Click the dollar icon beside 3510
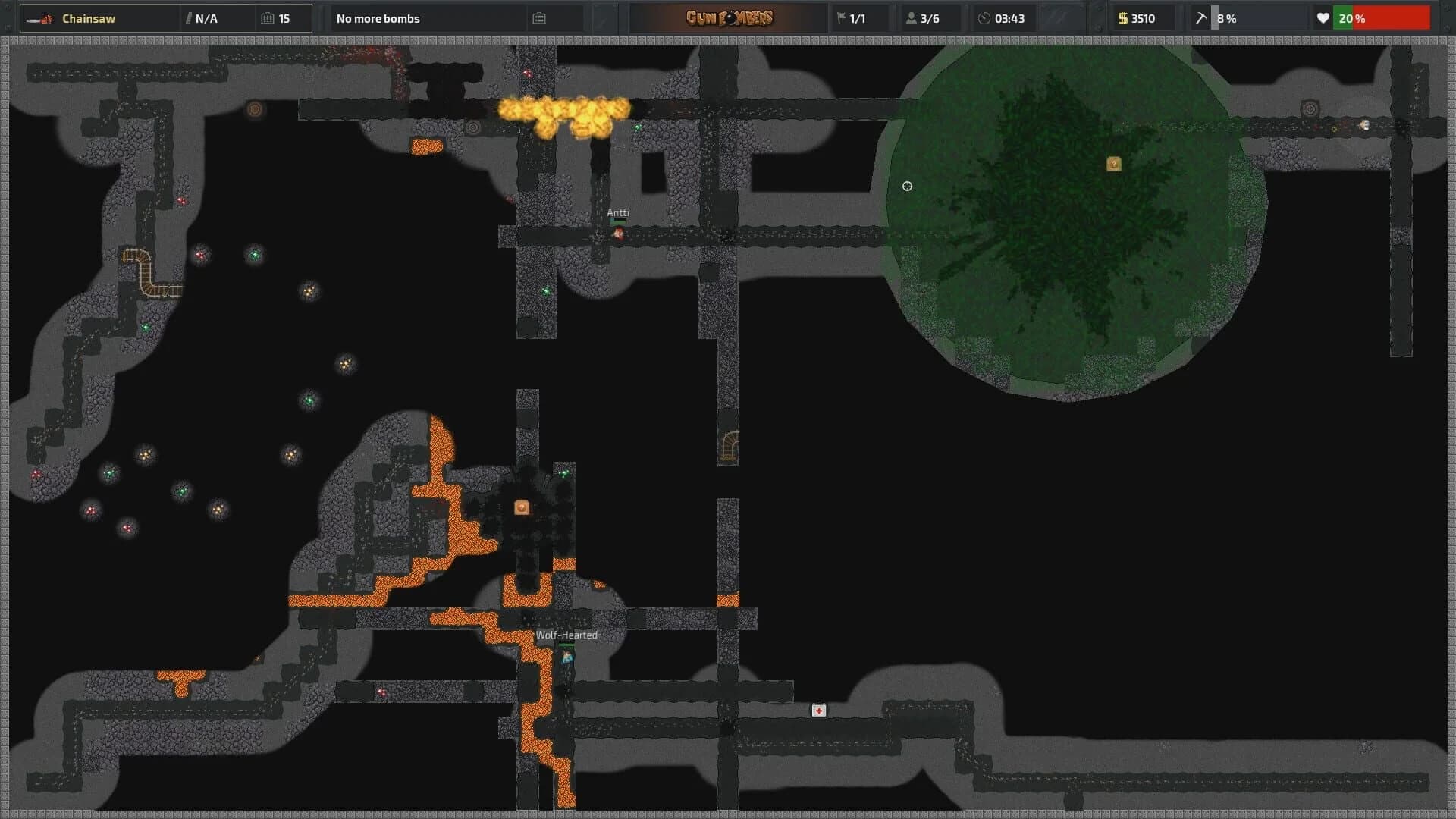This screenshot has height=819, width=1456. [1122, 18]
